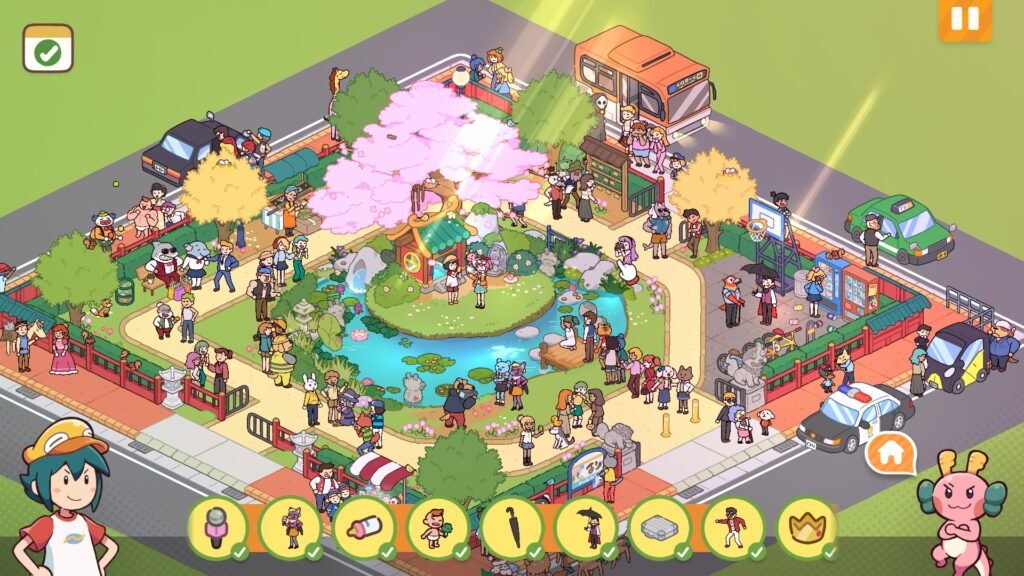This screenshot has height=576, width=1024.
Task: Choose the baby bottle target item
Action: click(364, 526)
